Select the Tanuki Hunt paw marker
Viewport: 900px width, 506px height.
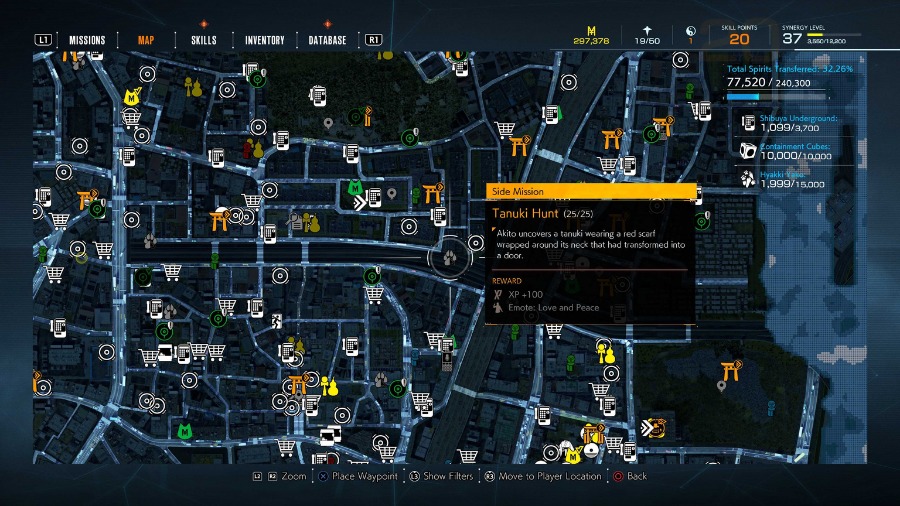pyautogui.click(x=453, y=255)
